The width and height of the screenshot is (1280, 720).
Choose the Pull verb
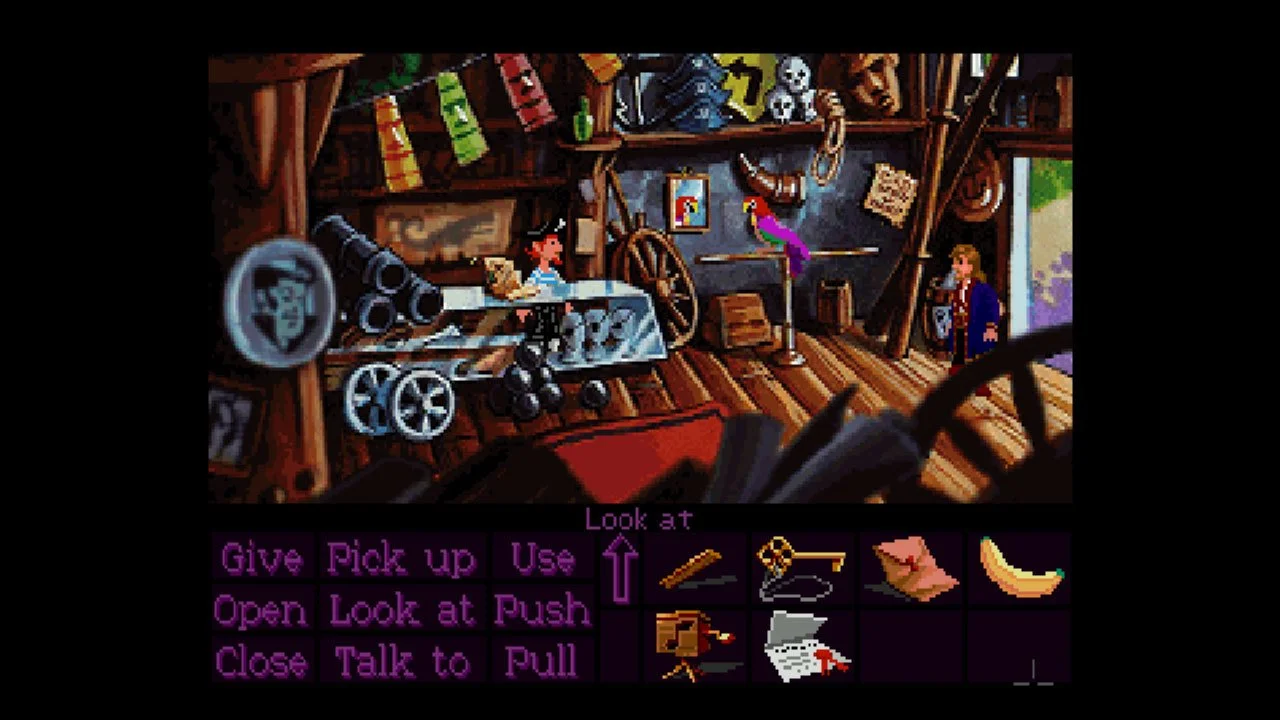click(542, 661)
